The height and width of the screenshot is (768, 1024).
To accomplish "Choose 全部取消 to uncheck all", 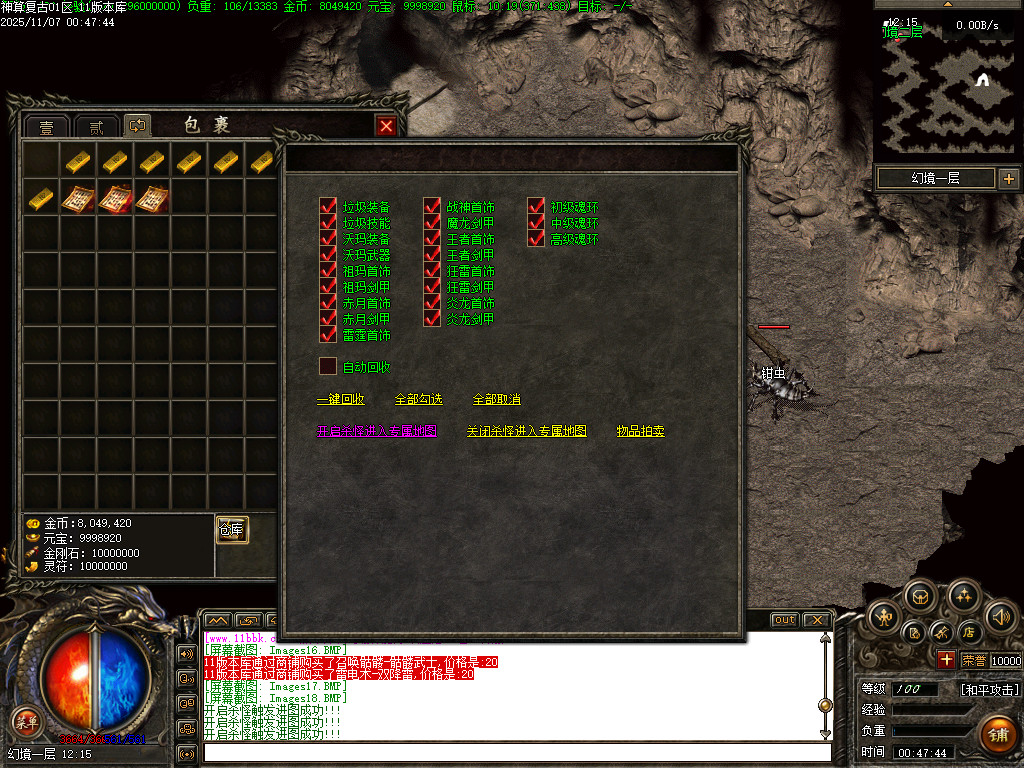I will click(x=496, y=400).
